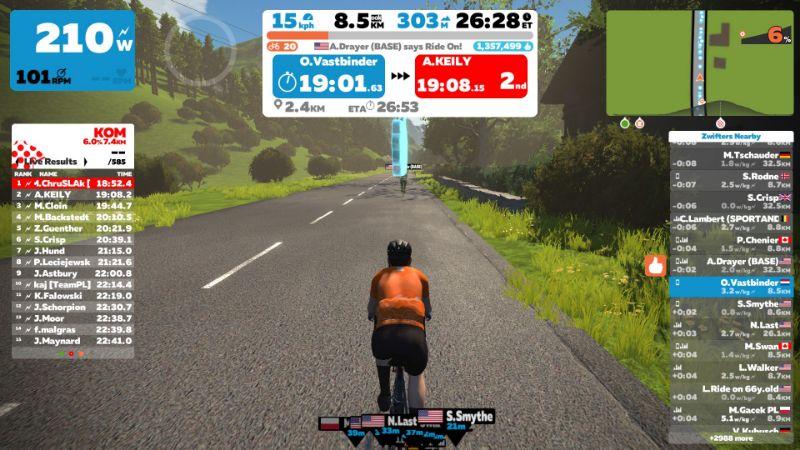The width and height of the screenshot is (800, 450).
Task: Select N.Last in Zwifters Nearby
Action: pos(730,329)
